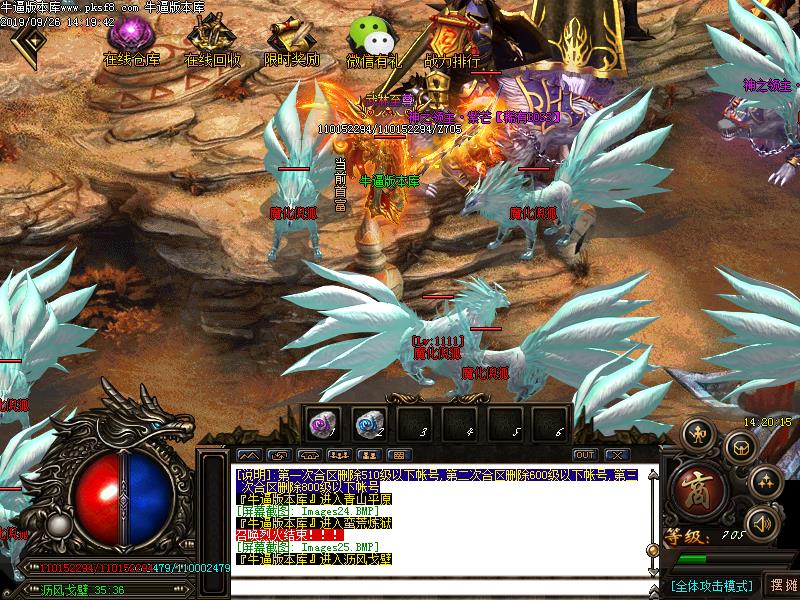Click the first mountain-shaped chat filter button
The image size is (800, 600).
point(247,455)
